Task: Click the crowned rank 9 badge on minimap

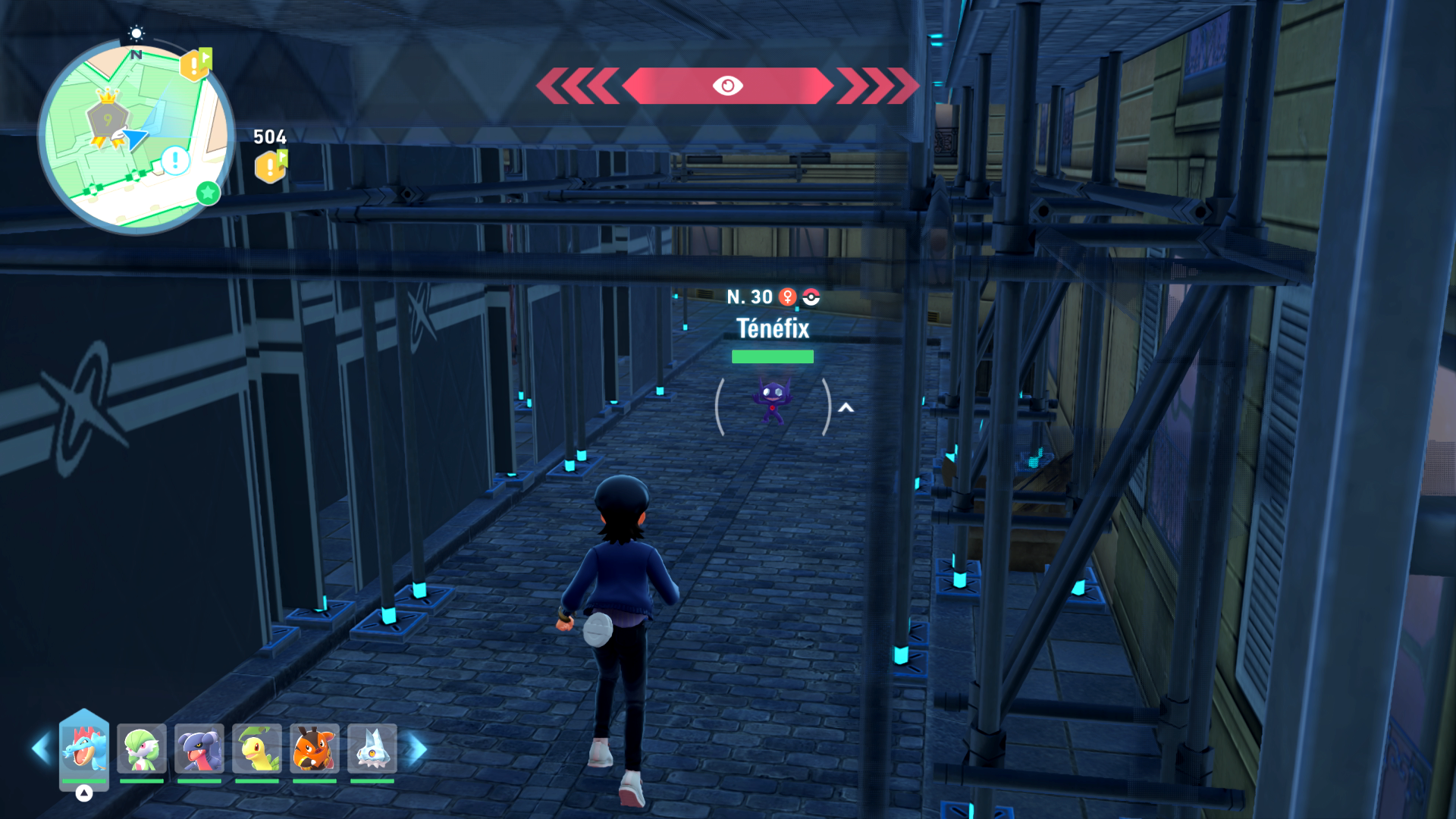Action: click(108, 118)
